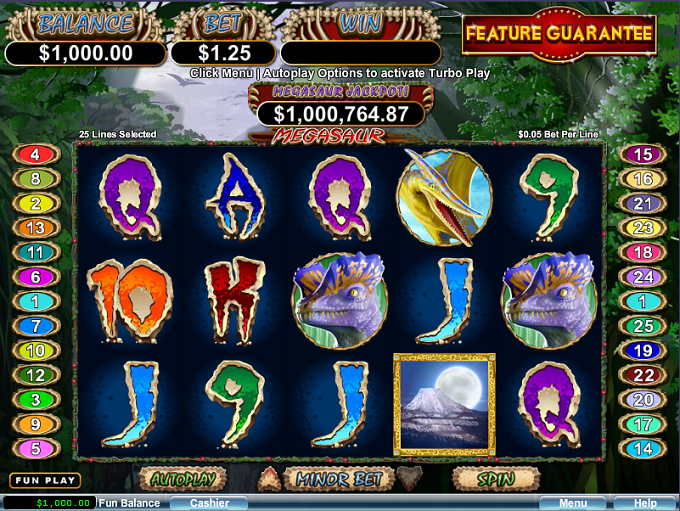Select payline 15
This screenshot has height=511, width=680.
coord(643,155)
